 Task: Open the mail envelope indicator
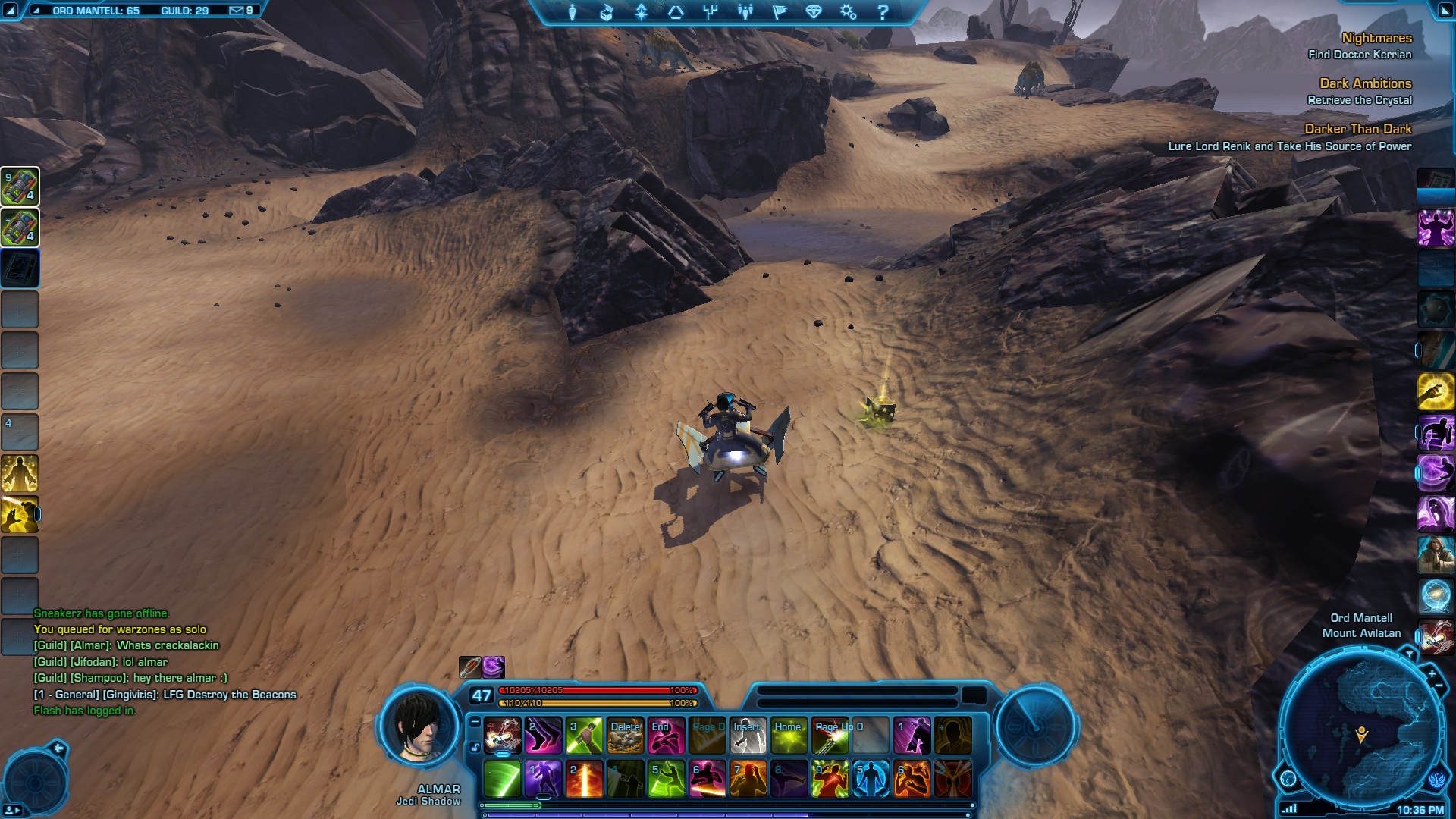pos(237,11)
